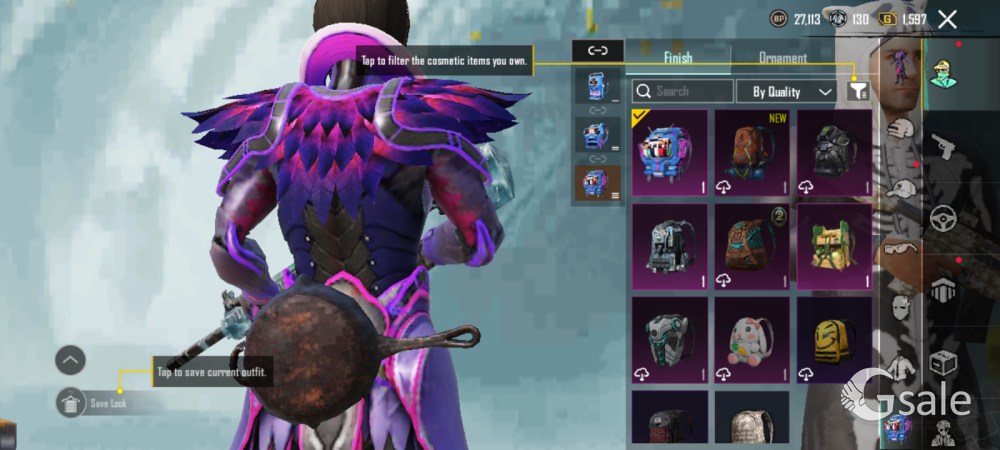The image size is (1000, 450).
Task: Select the cap headwear category
Action: 901,189
